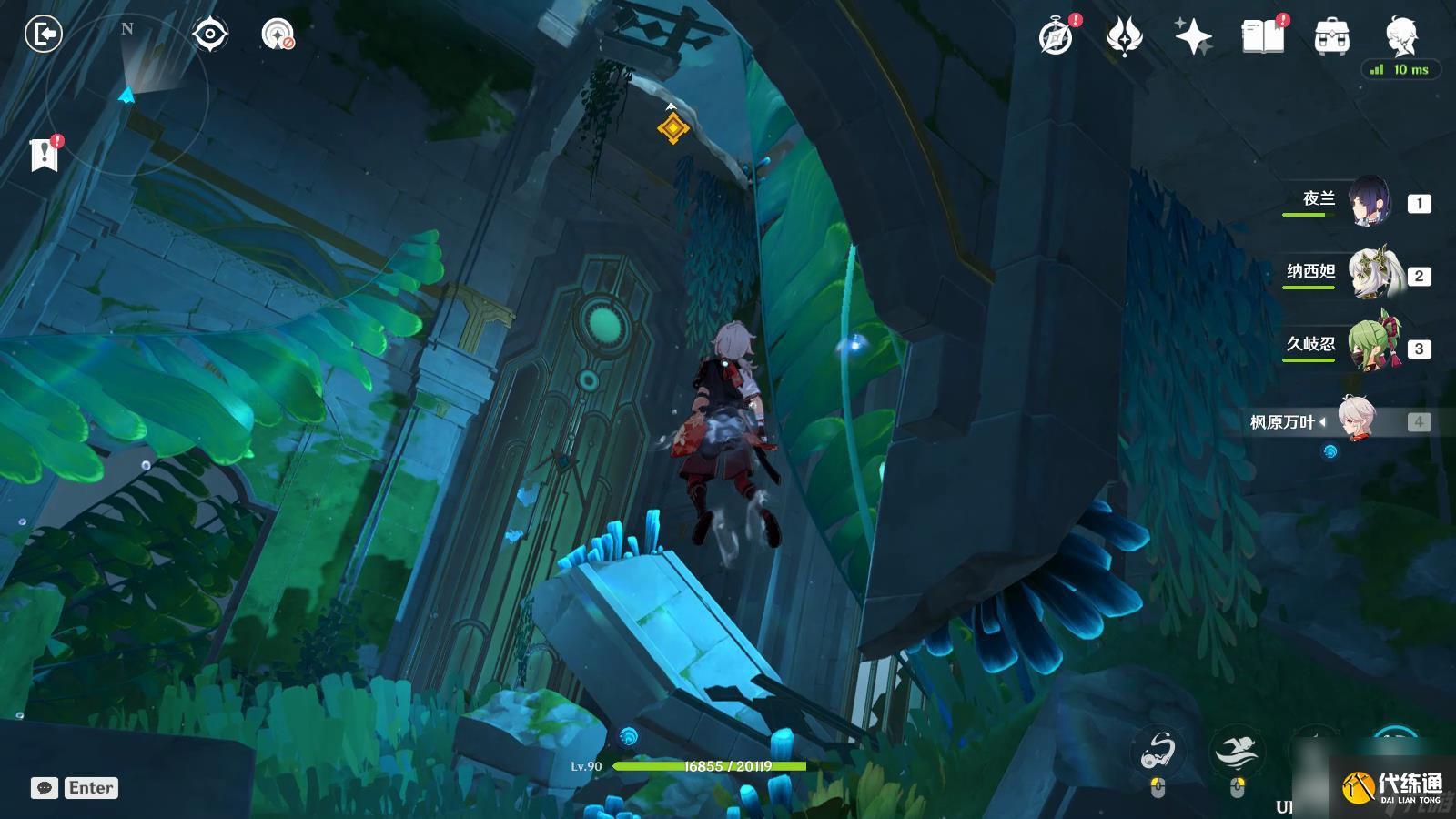Click the disabled gauge icon beside the crosshair
The image size is (1456, 819).
[x=278, y=35]
